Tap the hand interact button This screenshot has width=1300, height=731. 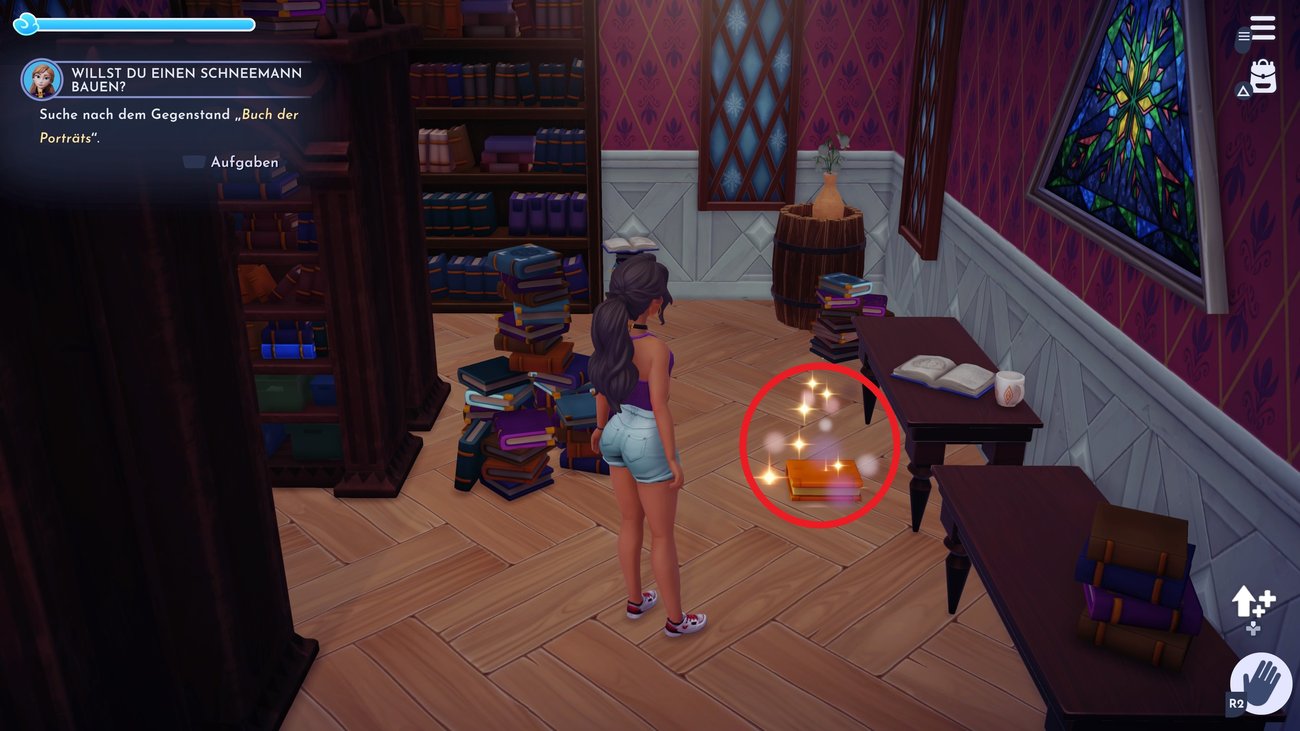pos(1261,684)
